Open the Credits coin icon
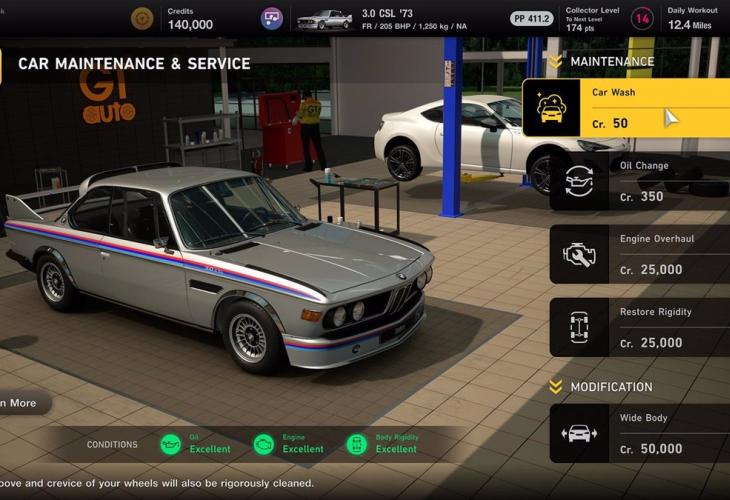This screenshot has width=730, height=500. 143,18
